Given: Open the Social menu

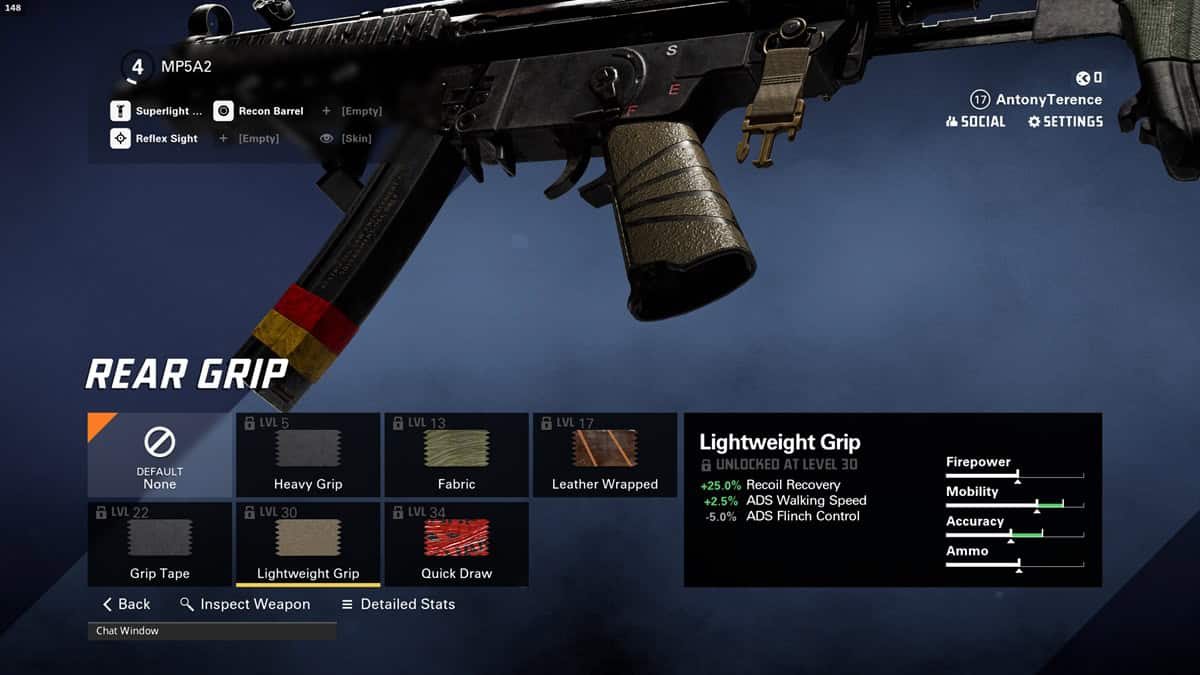Looking at the screenshot, I should click(975, 121).
